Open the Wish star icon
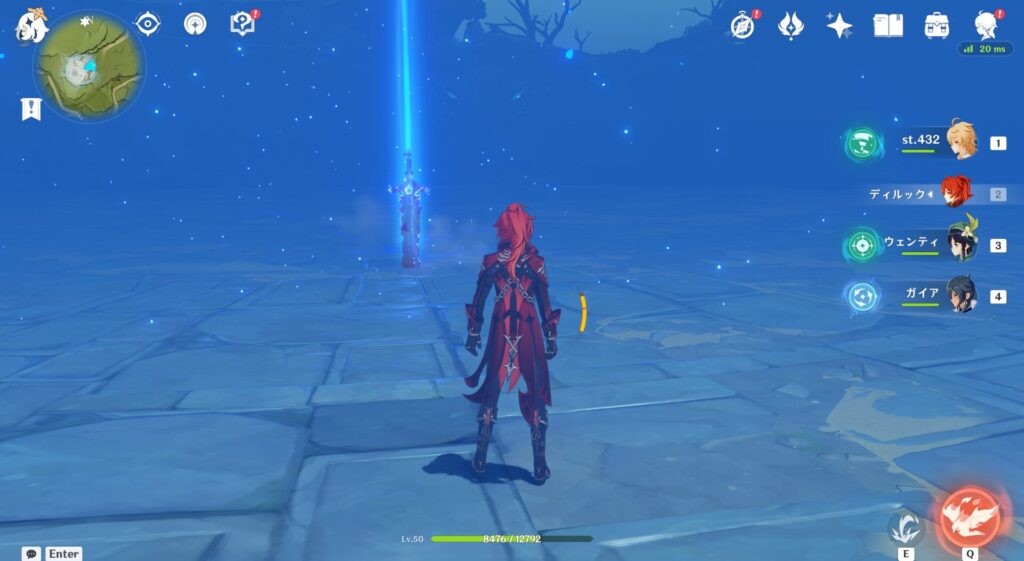Screen dimensions: 1024x561 point(839,25)
